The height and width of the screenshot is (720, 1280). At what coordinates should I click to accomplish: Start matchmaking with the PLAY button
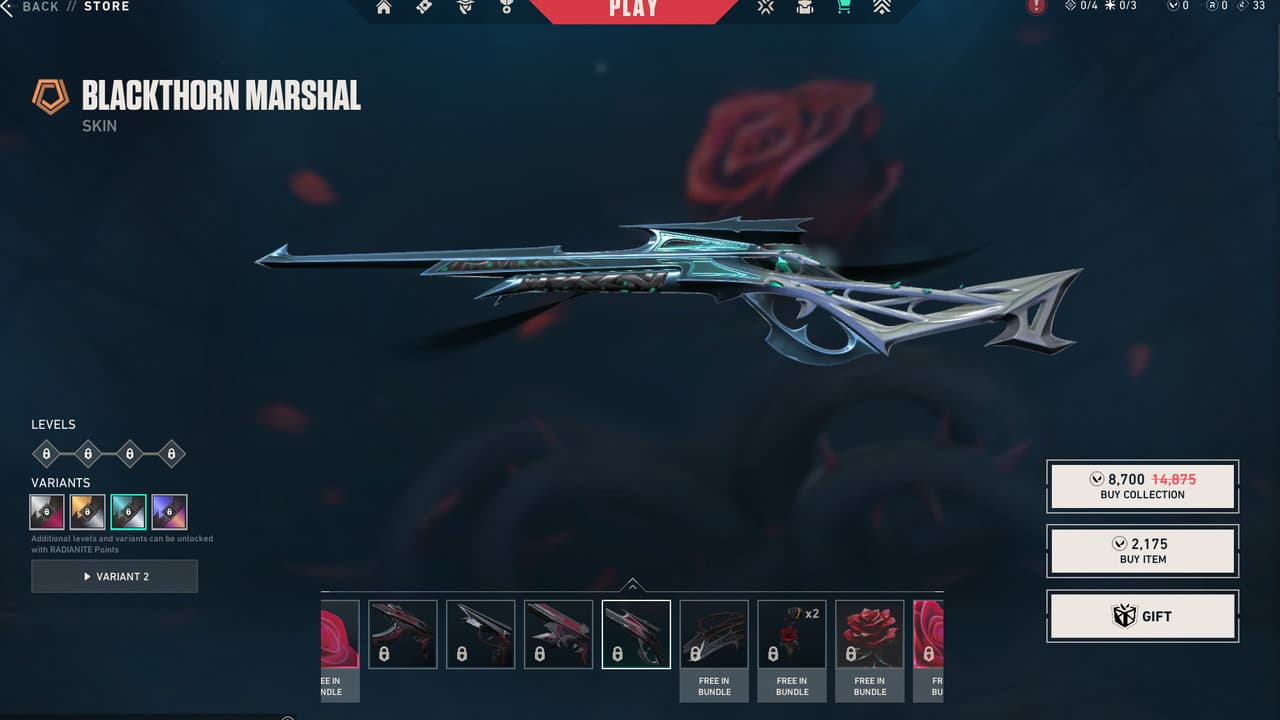(633, 9)
